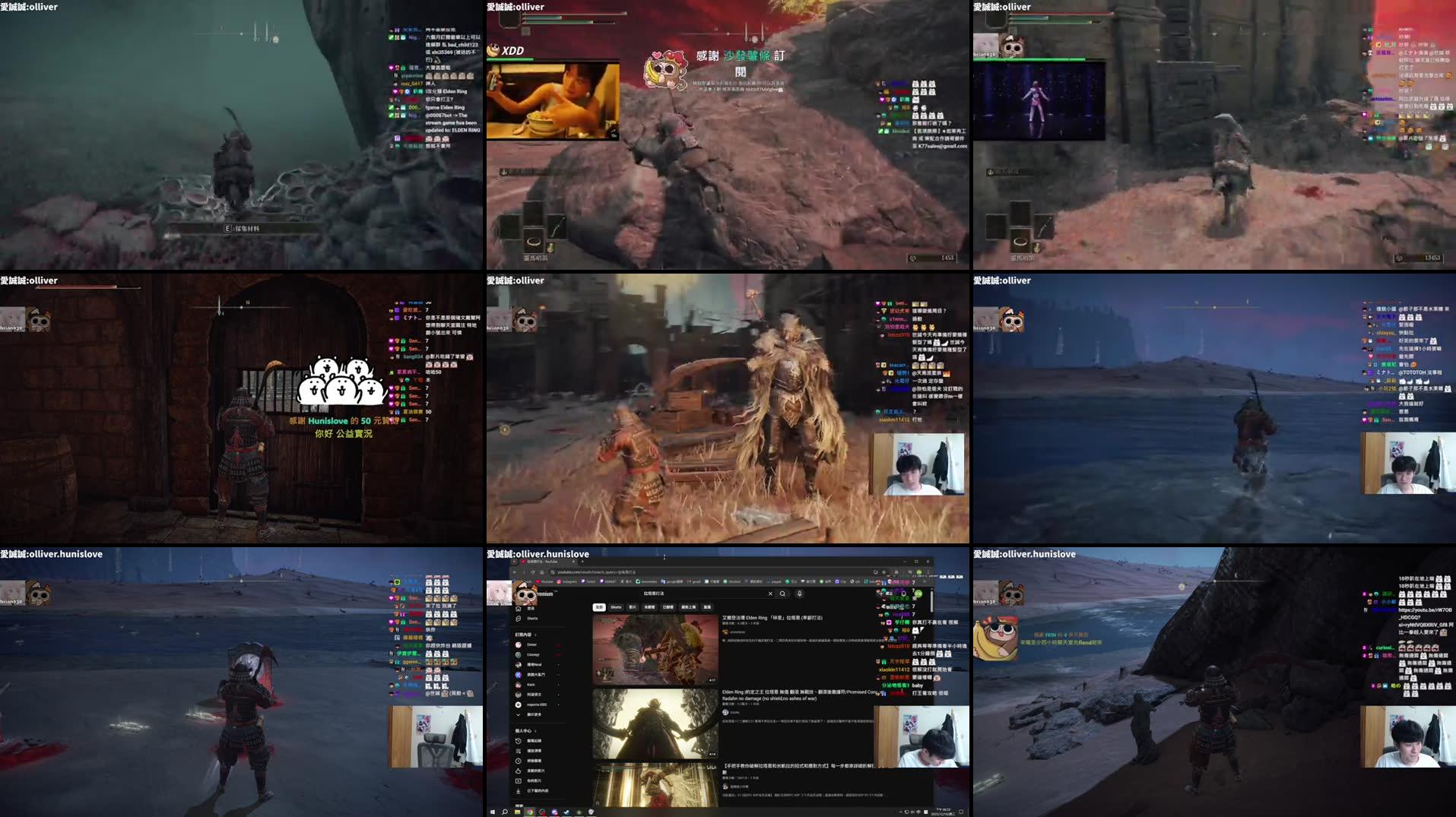Expand the subscriptions section arrow

pos(535,635)
